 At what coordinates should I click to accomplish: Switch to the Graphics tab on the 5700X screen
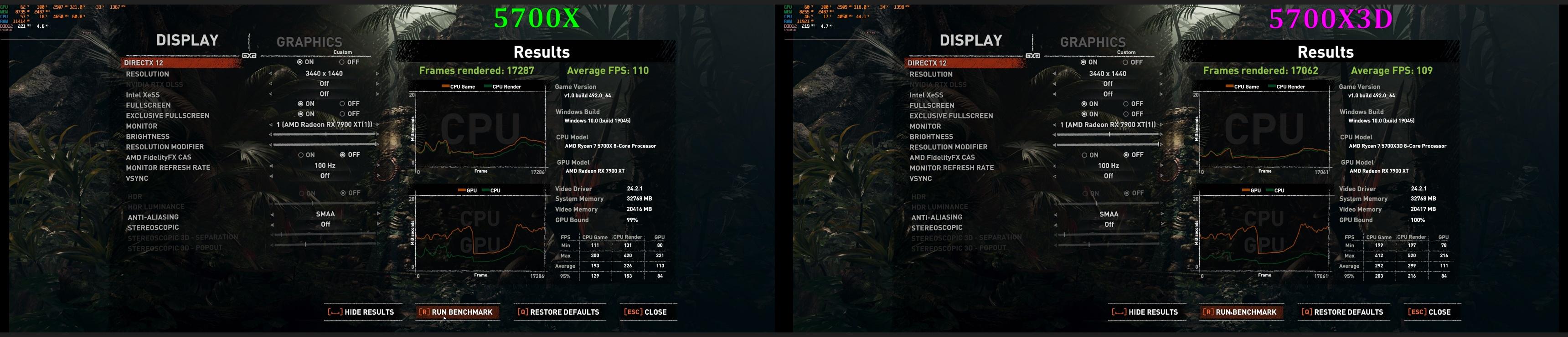coord(309,42)
